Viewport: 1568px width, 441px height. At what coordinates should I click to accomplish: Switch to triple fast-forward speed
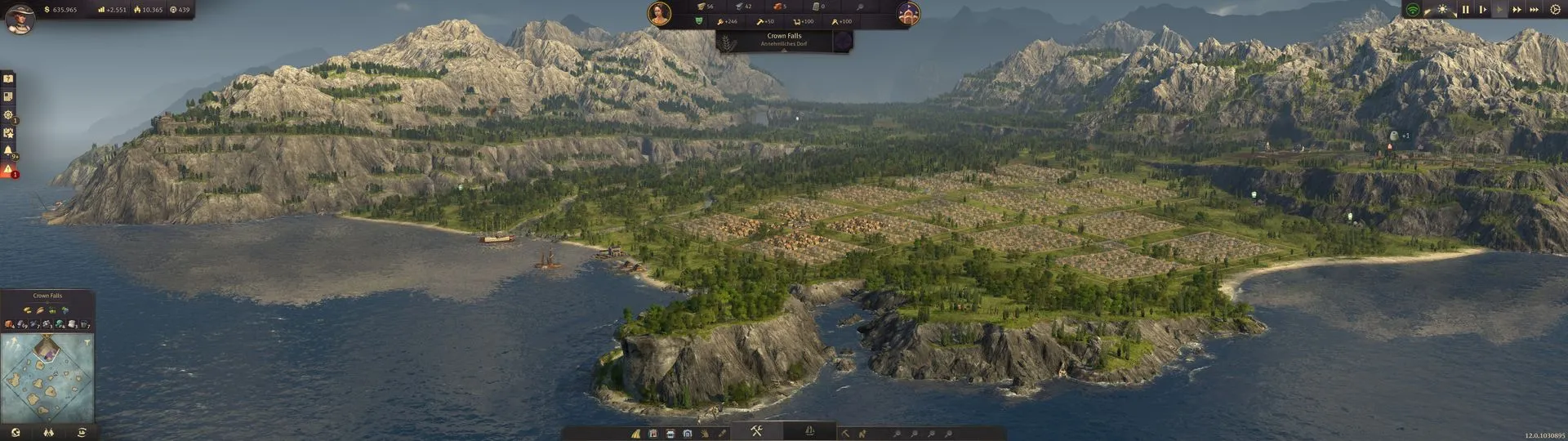(x=1534, y=10)
